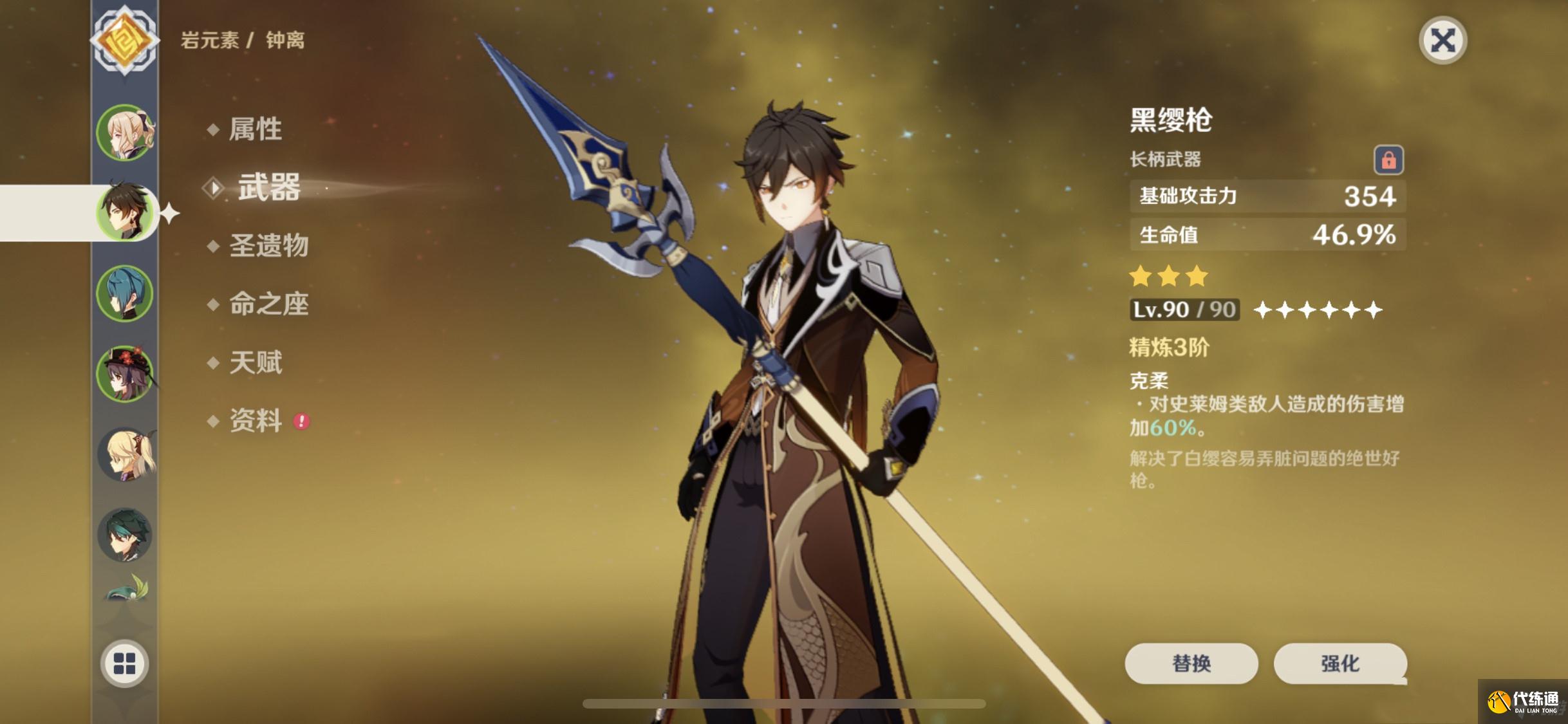Viewport: 1568px width, 724px height.
Task: Select Zhongli's highlighted portrait
Action: tap(125, 212)
